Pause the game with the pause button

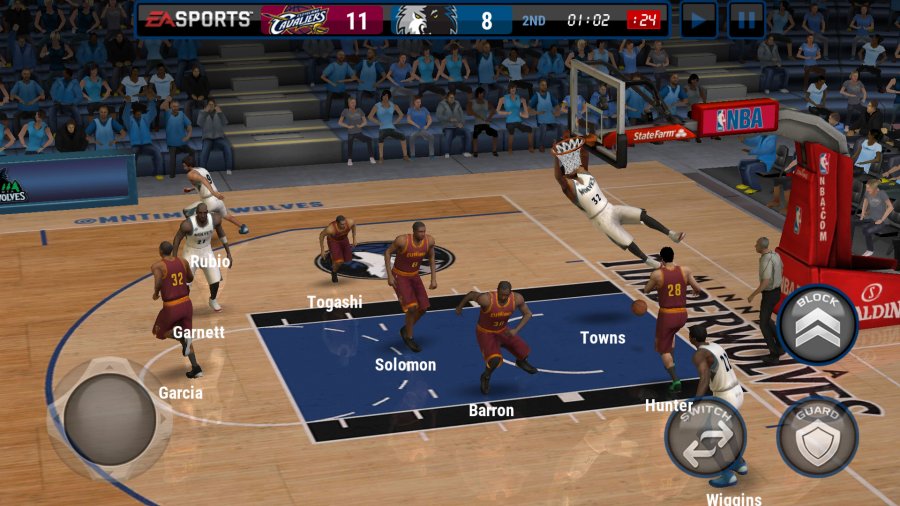(746, 20)
